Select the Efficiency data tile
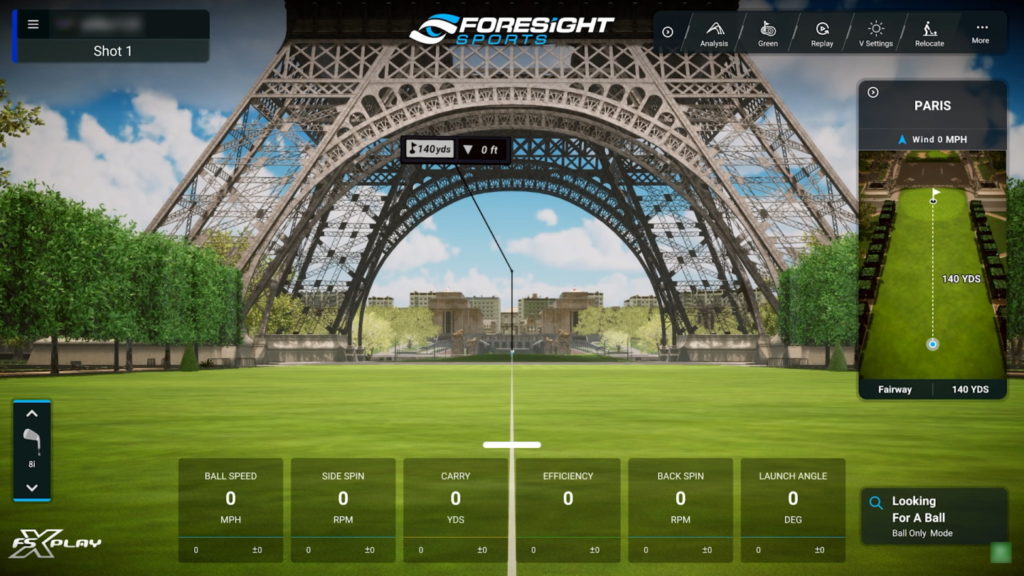This screenshot has width=1024, height=576. click(568, 509)
